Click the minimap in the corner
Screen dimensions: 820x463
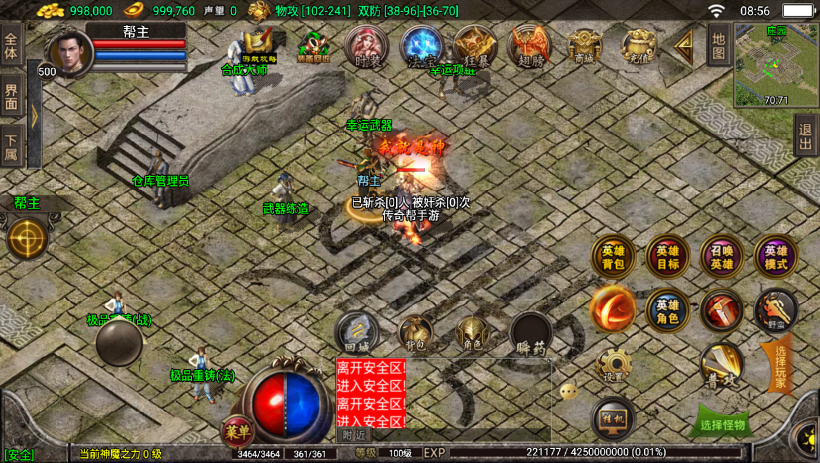coord(775,63)
